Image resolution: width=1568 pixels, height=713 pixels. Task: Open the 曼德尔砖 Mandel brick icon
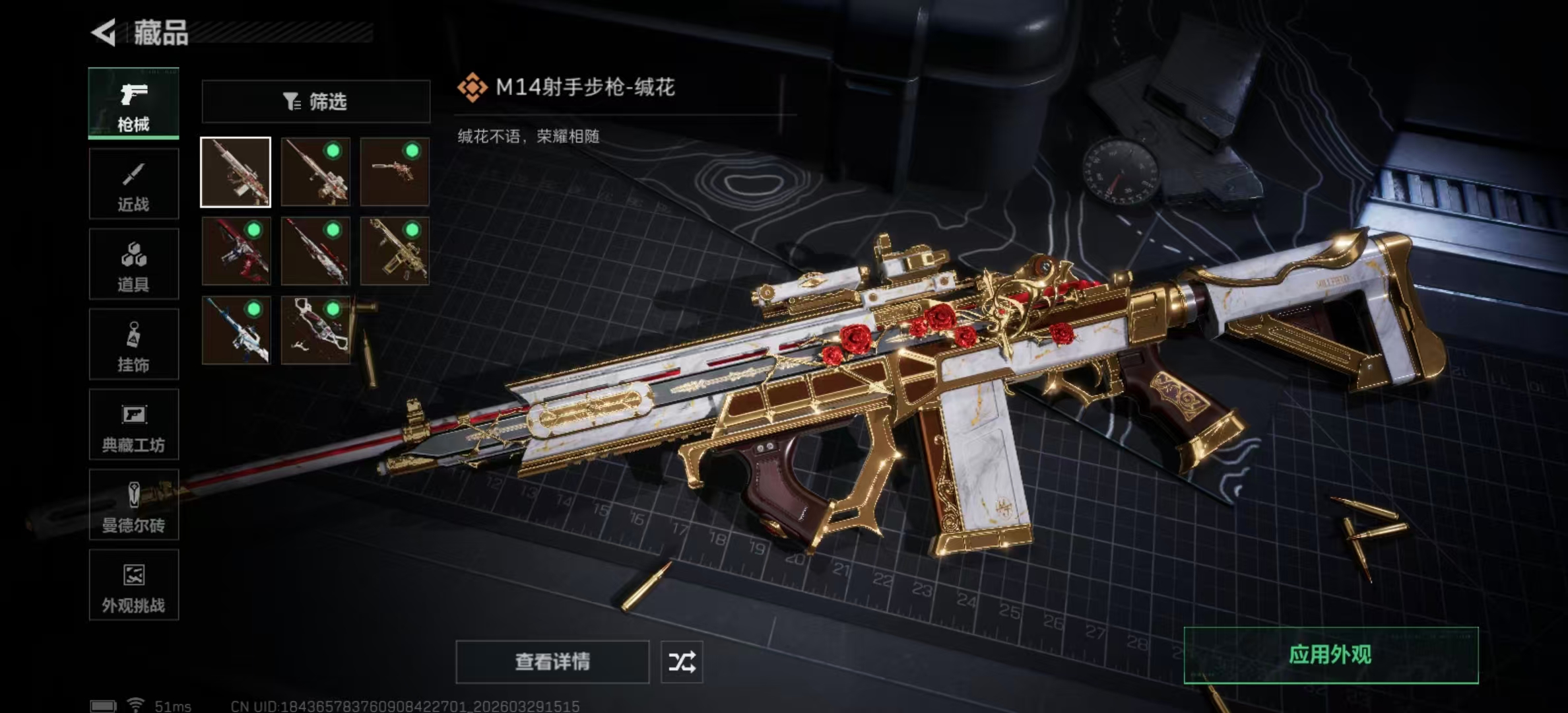pos(133,505)
